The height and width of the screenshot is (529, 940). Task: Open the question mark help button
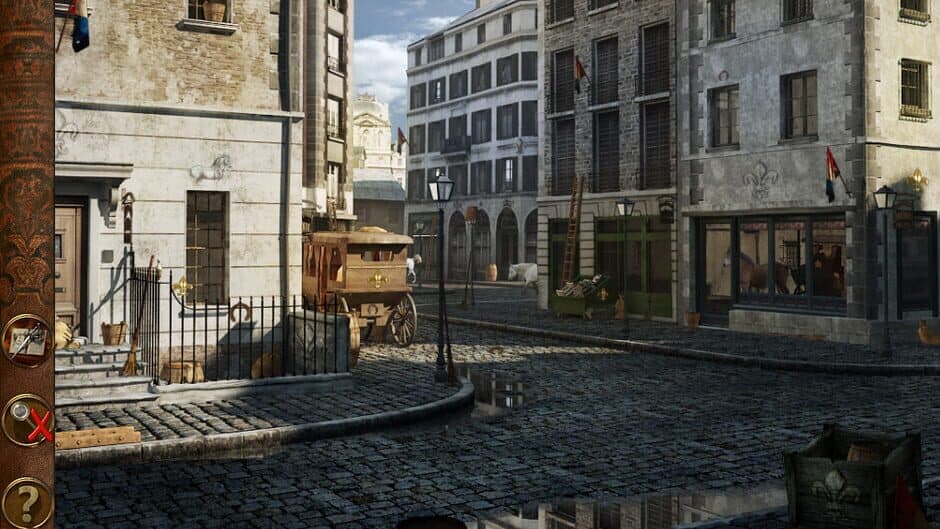(26, 502)
